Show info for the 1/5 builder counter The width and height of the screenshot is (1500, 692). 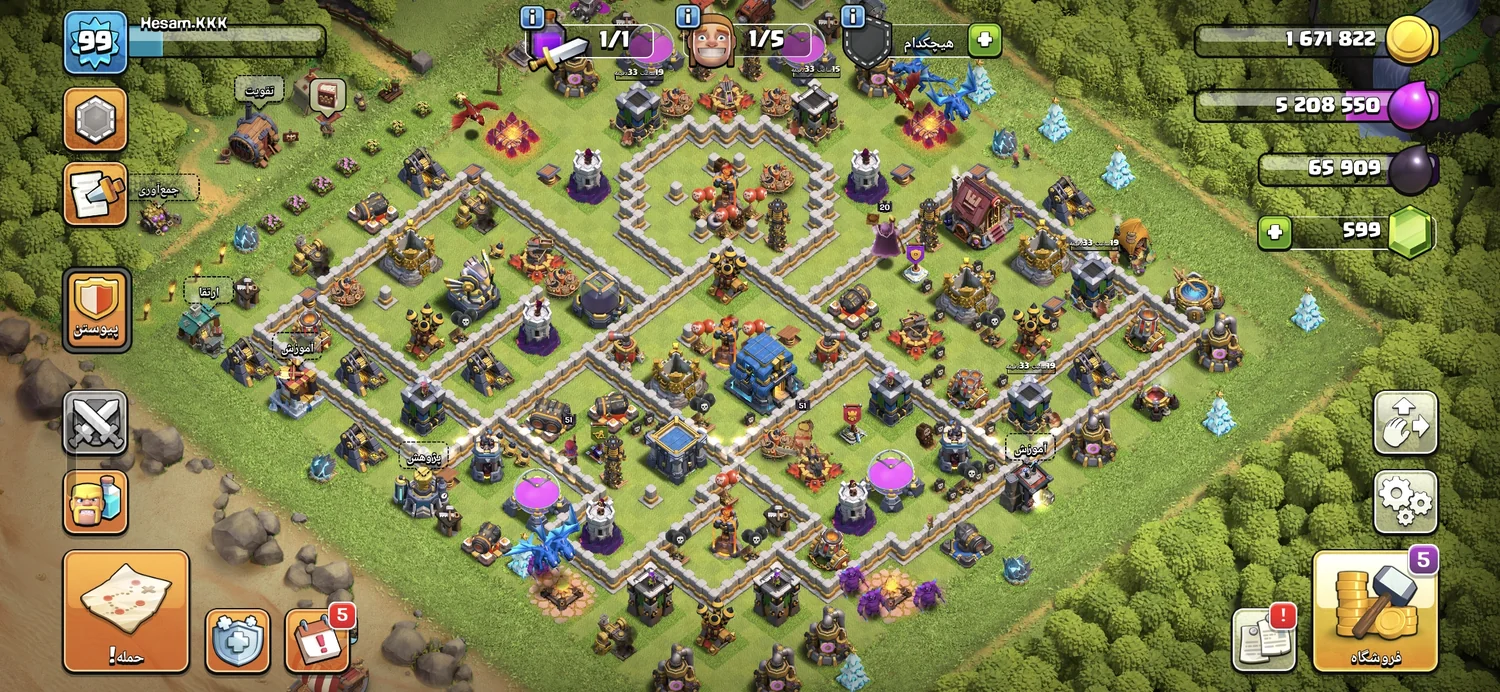click(x=687, y=18)
